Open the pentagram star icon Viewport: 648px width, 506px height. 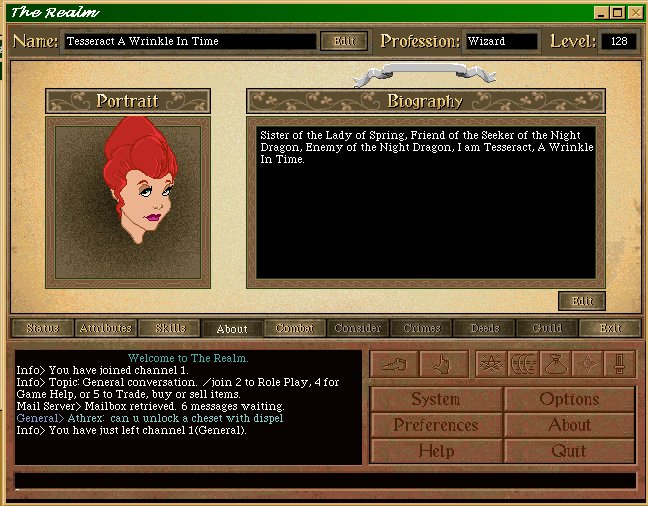[490, 364]
